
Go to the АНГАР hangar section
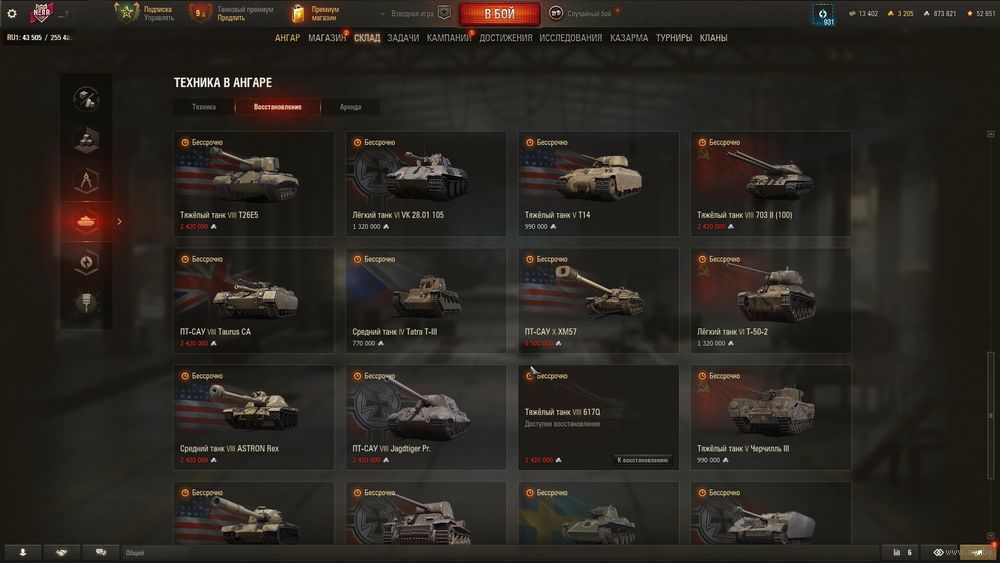coord(287,38)
